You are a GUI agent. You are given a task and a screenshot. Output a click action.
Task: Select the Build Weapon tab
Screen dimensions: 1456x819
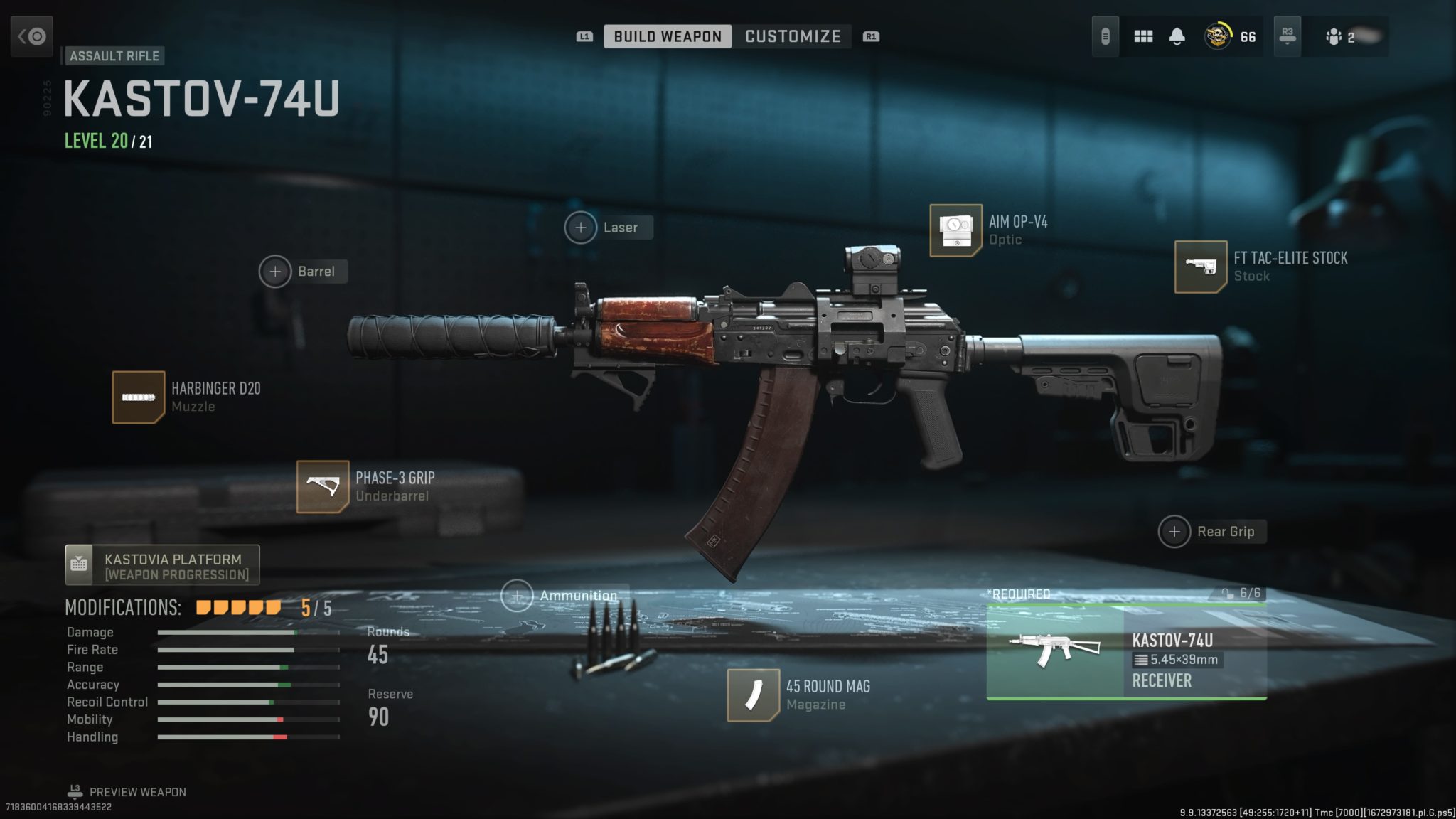click(666, 36)
